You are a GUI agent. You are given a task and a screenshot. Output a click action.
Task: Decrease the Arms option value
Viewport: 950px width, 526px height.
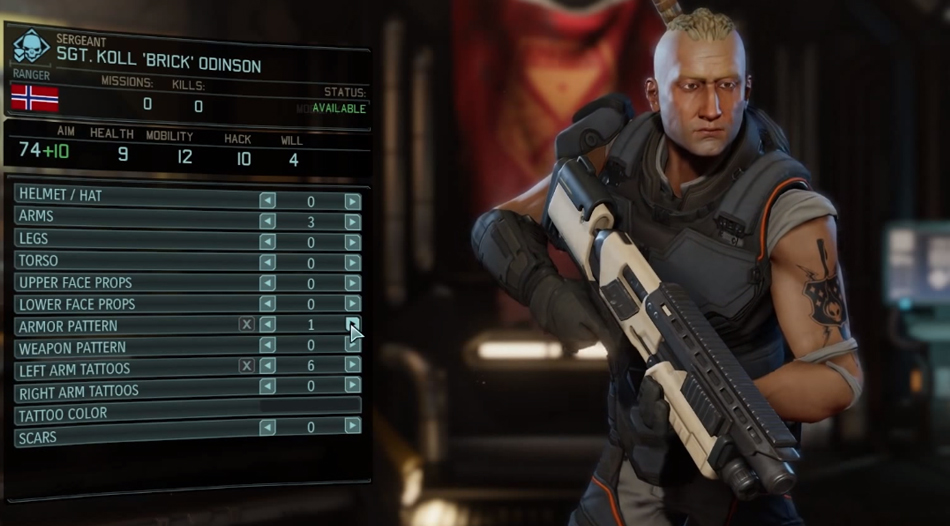pyautogui.click(x=267, y=222)
